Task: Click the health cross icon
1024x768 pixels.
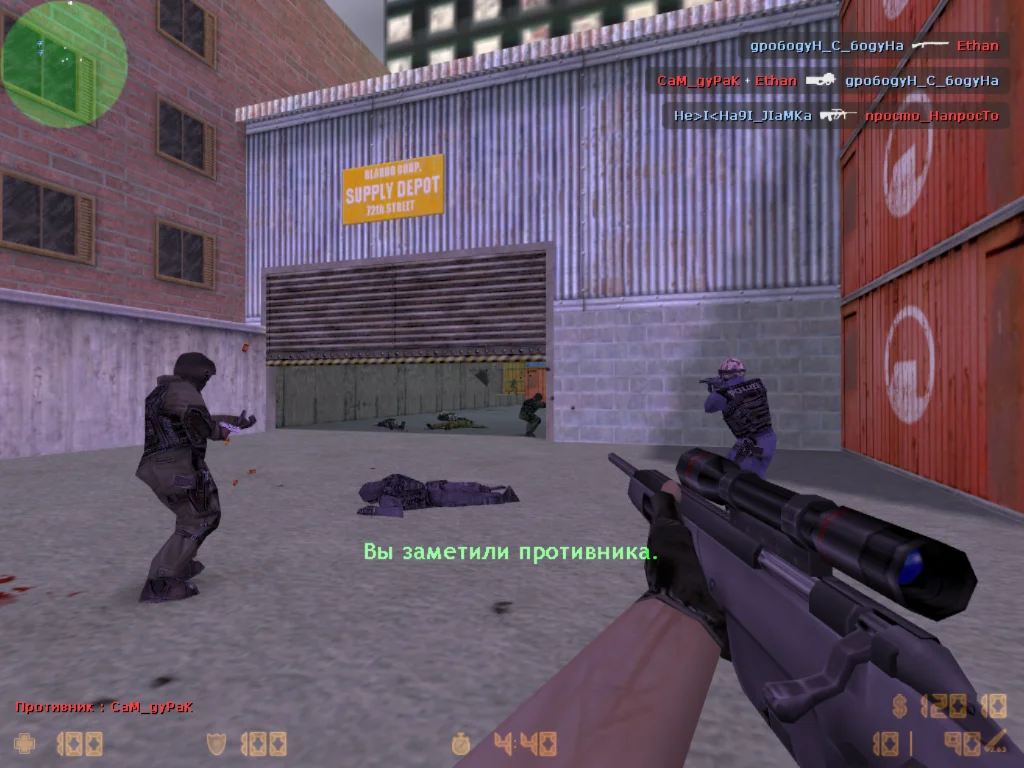Action: (x=25, y=743)
